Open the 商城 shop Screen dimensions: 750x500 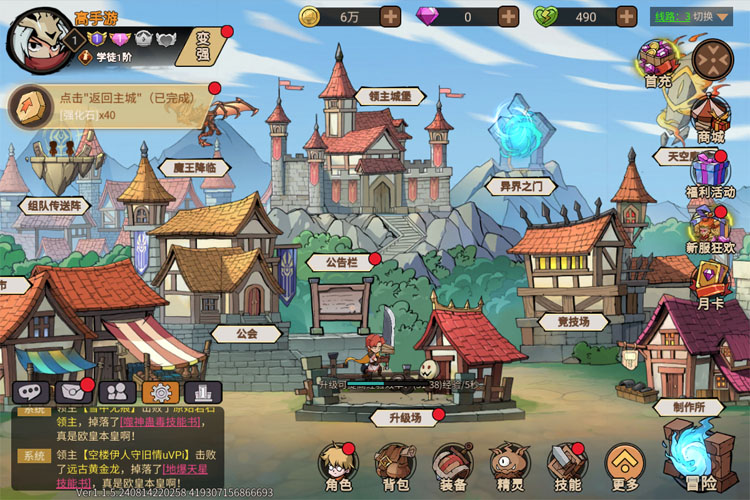pyautogui.click(x=710, y=117)
